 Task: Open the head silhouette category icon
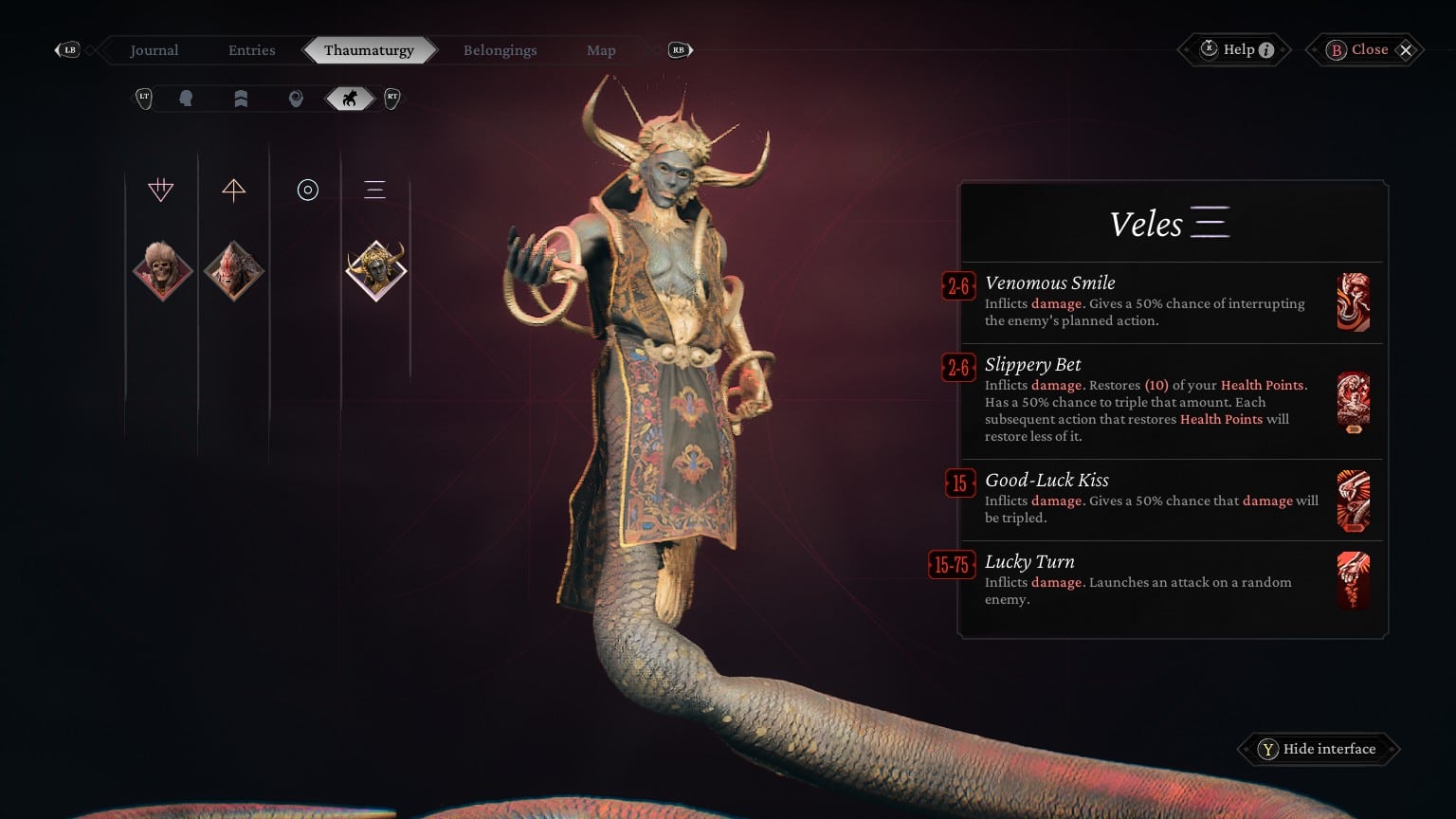coord(187,98)
